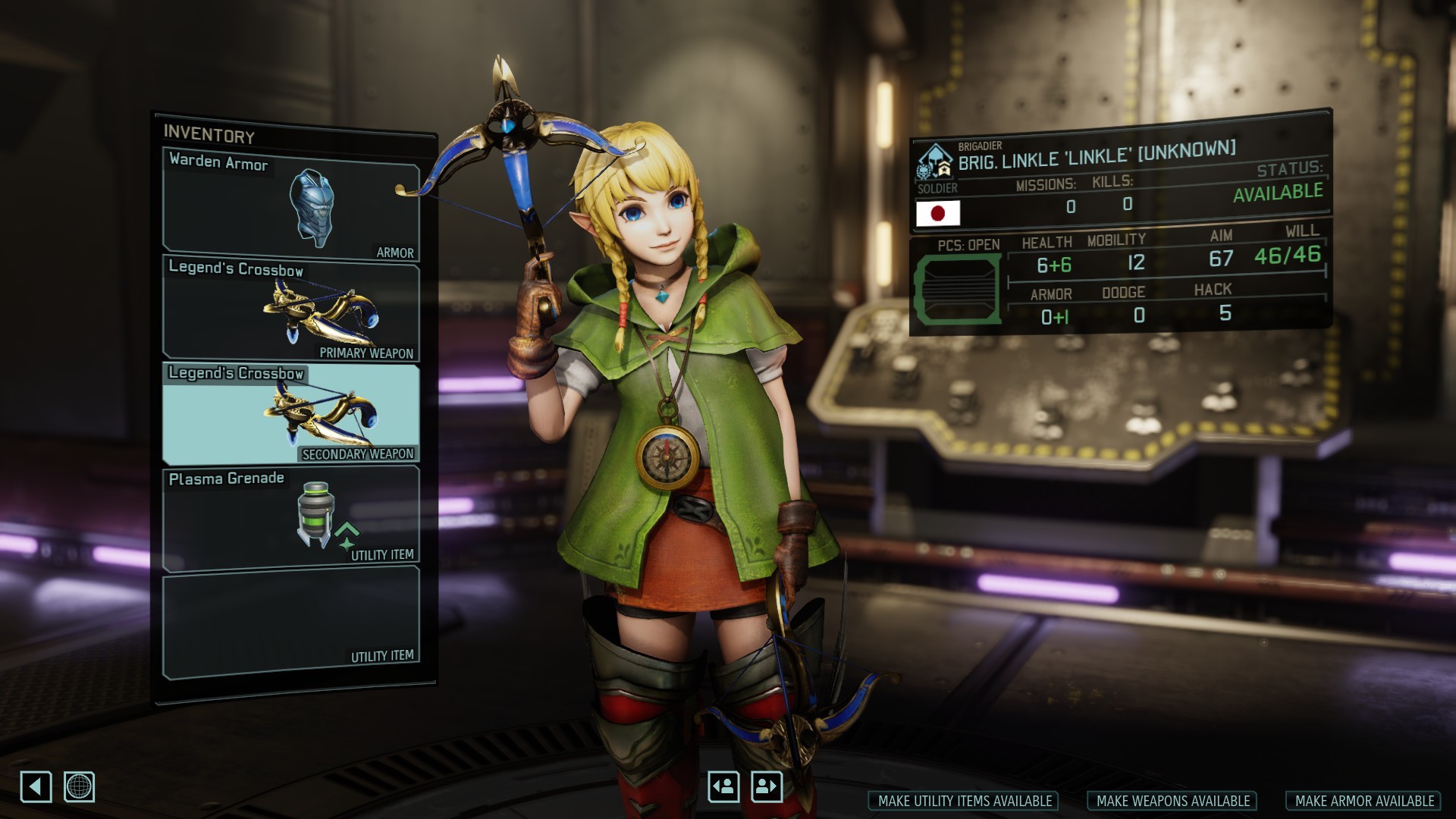Switch to the next soldier

(767, 786)
